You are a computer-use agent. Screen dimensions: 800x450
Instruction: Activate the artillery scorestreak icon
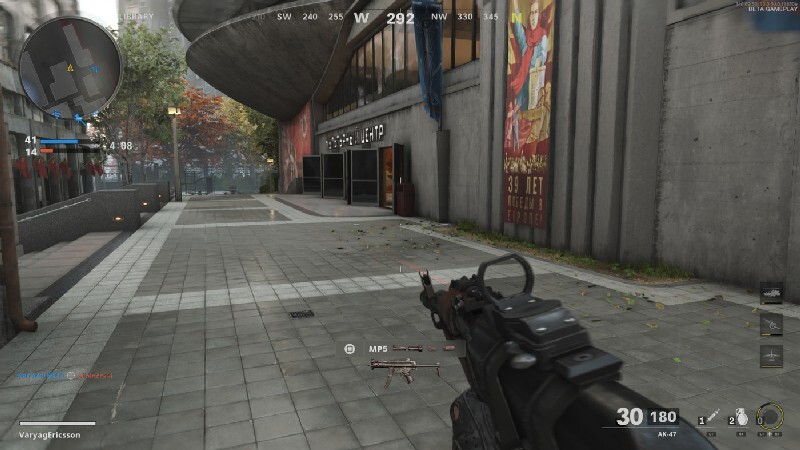[772, 324]
